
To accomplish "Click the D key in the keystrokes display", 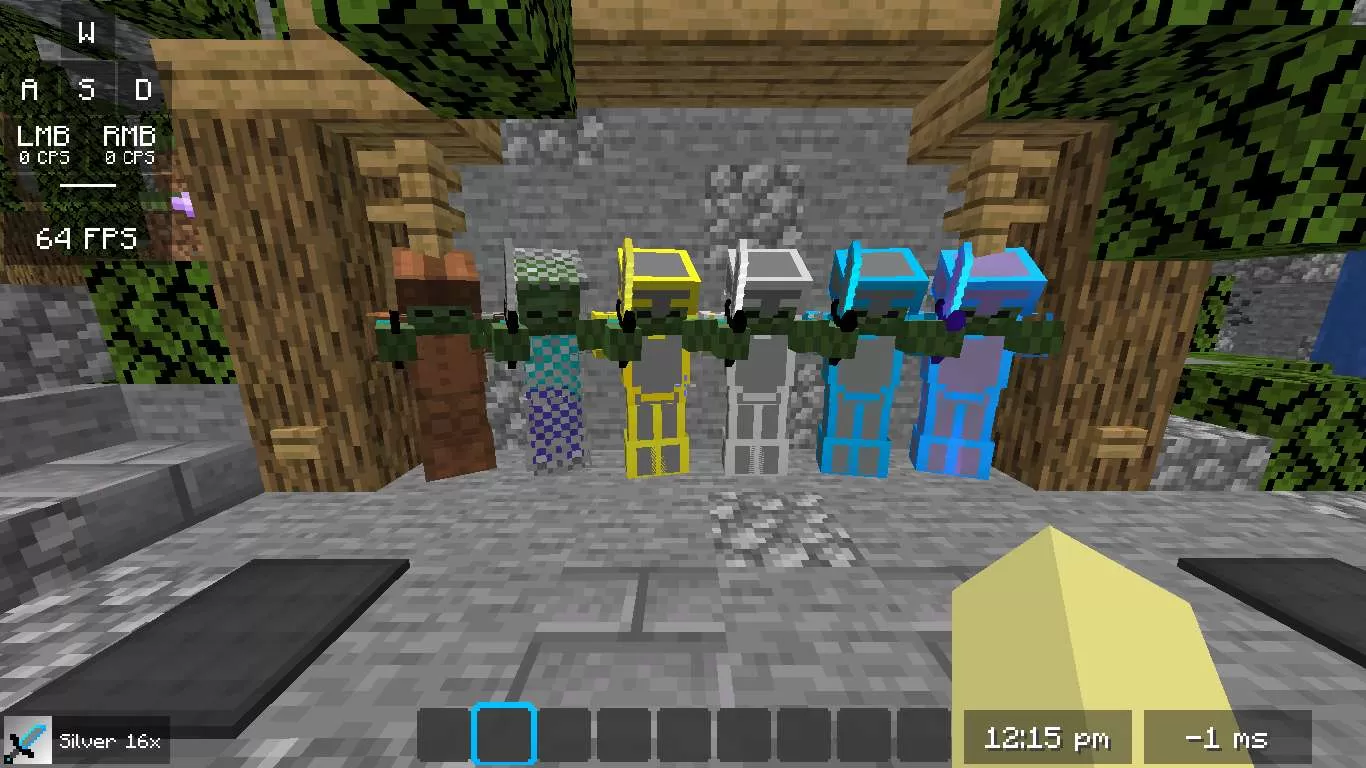I will click(143, 90).
